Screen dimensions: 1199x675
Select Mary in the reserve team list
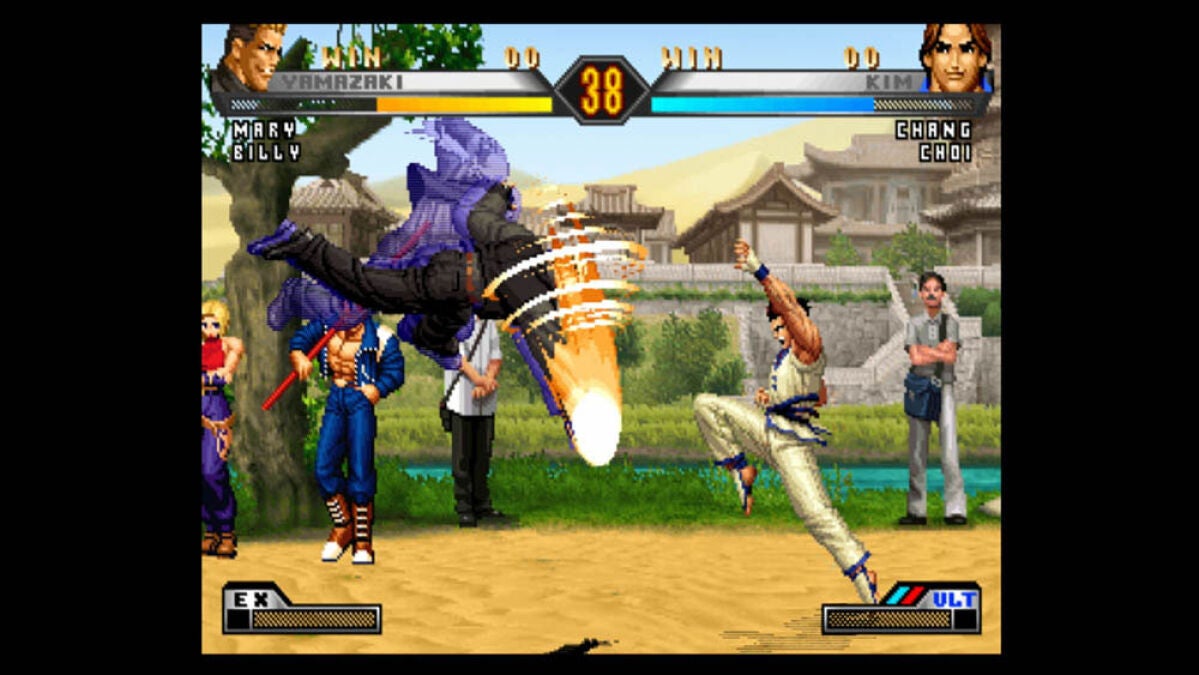click(x=264, y=130)
